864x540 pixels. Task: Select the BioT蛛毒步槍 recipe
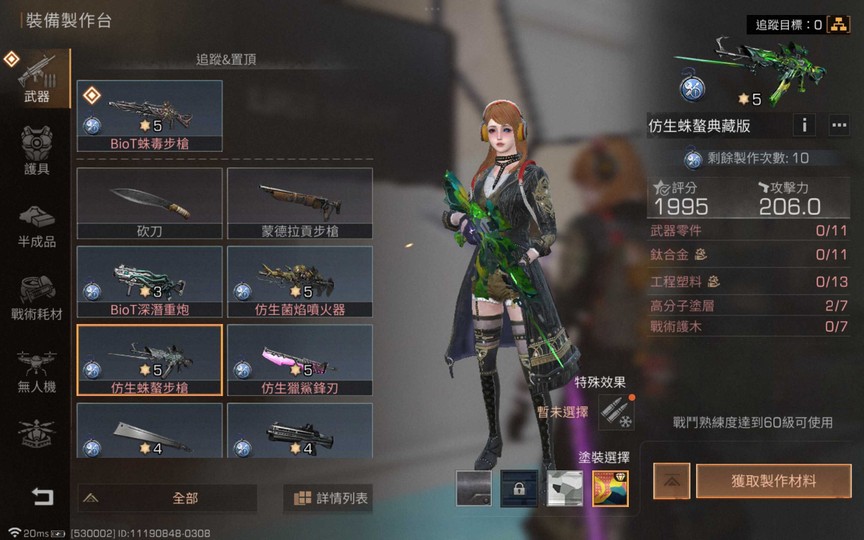150,115
